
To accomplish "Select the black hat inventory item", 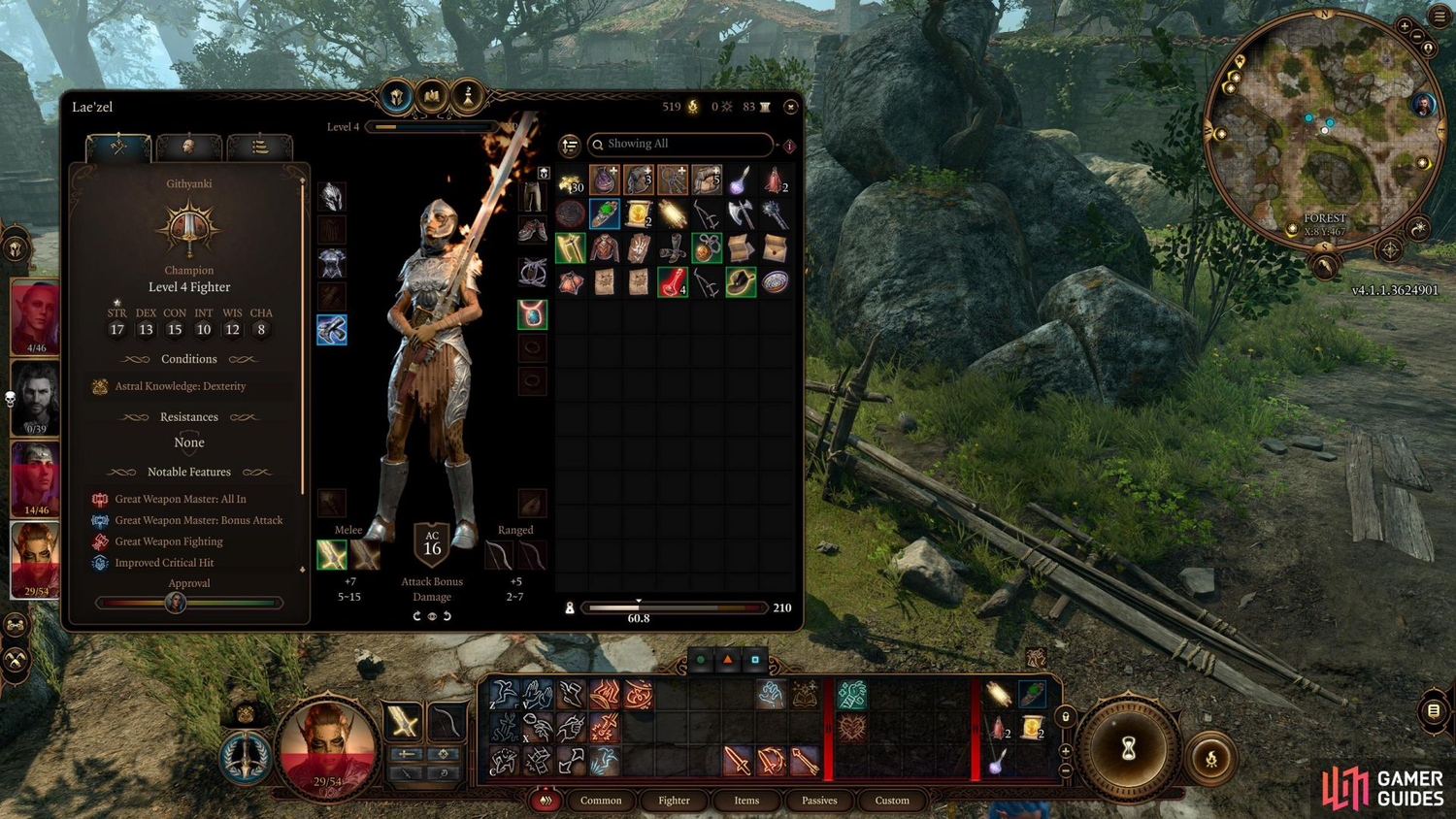I will [741, 282].
